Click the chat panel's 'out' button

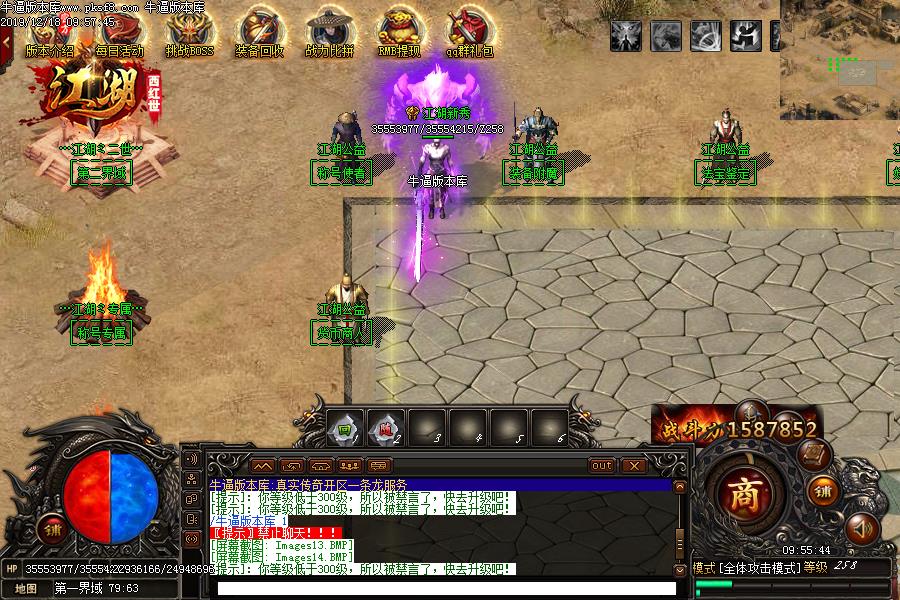601,465
